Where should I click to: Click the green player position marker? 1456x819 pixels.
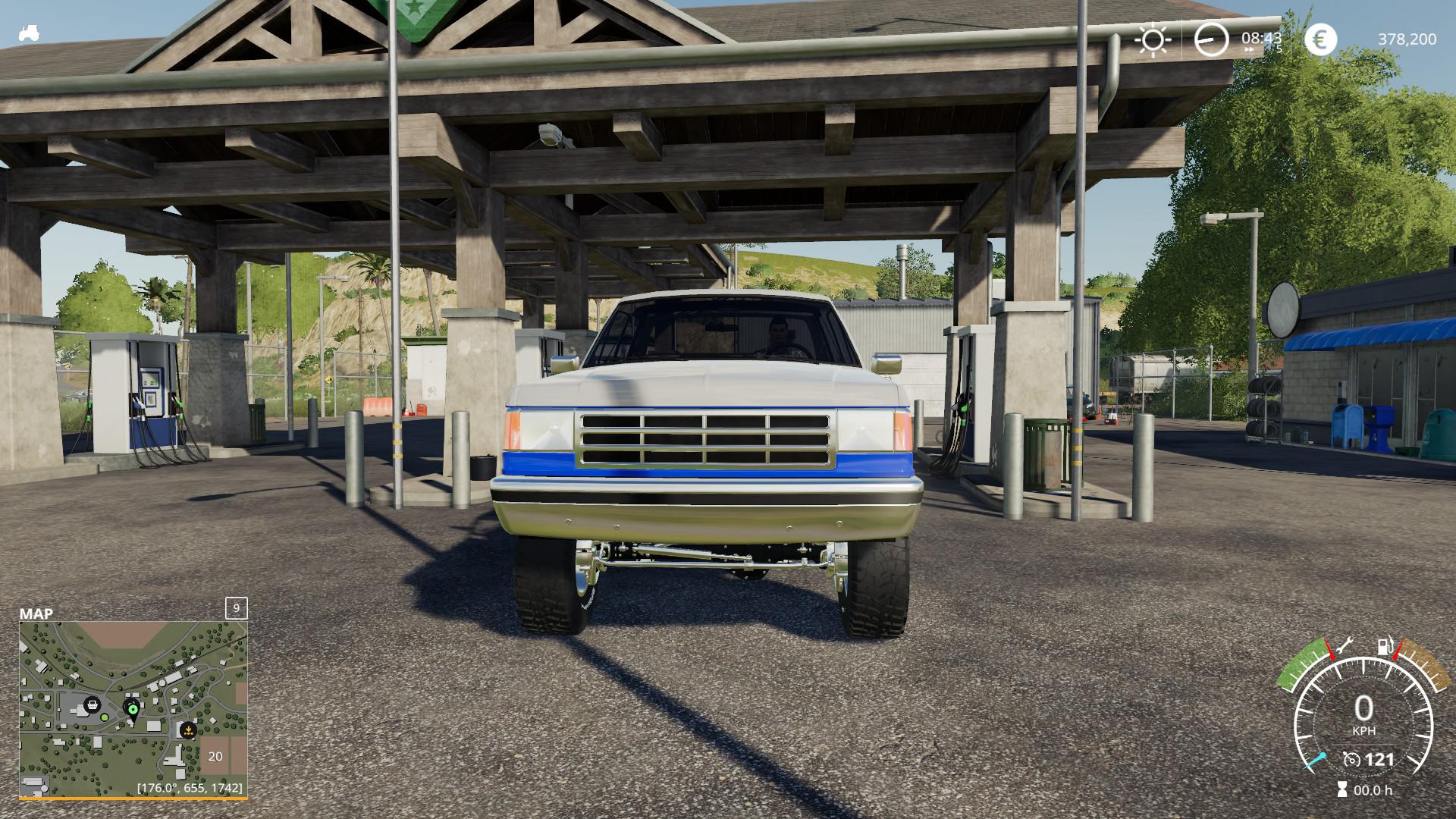(x=133, y=710)
